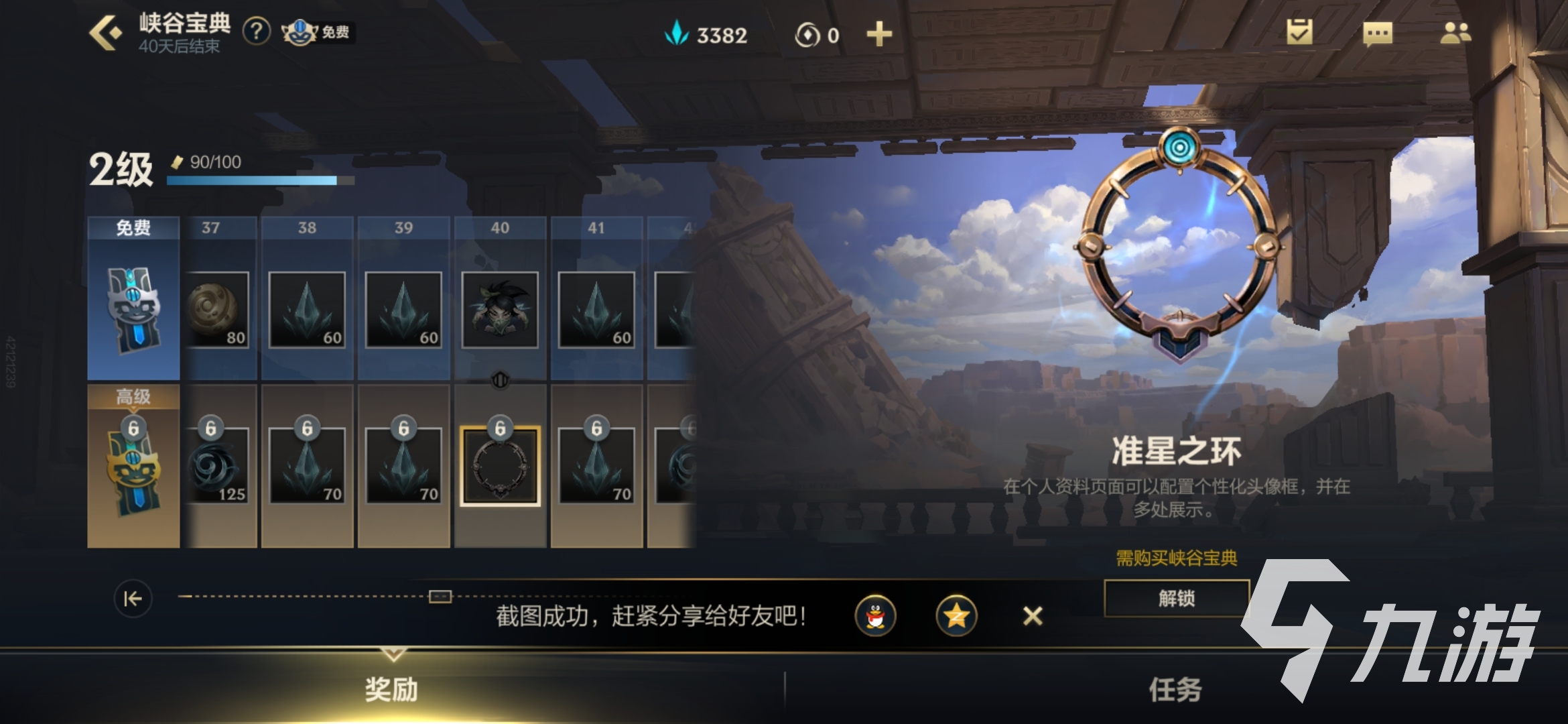Screen dimensions: 1568x724
Task: Select the level 37 premium reward worth 125
Action: tap(218, 466)
